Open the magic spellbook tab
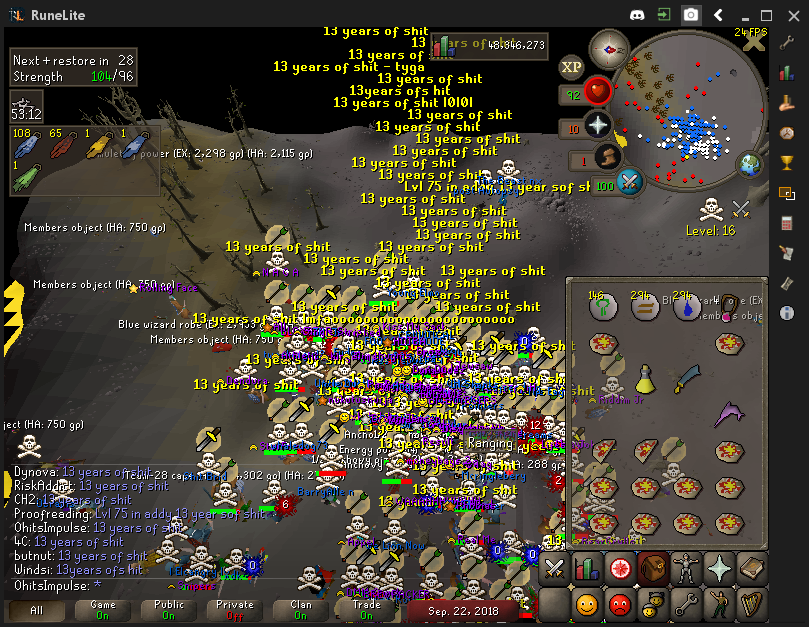 [752, 568]
